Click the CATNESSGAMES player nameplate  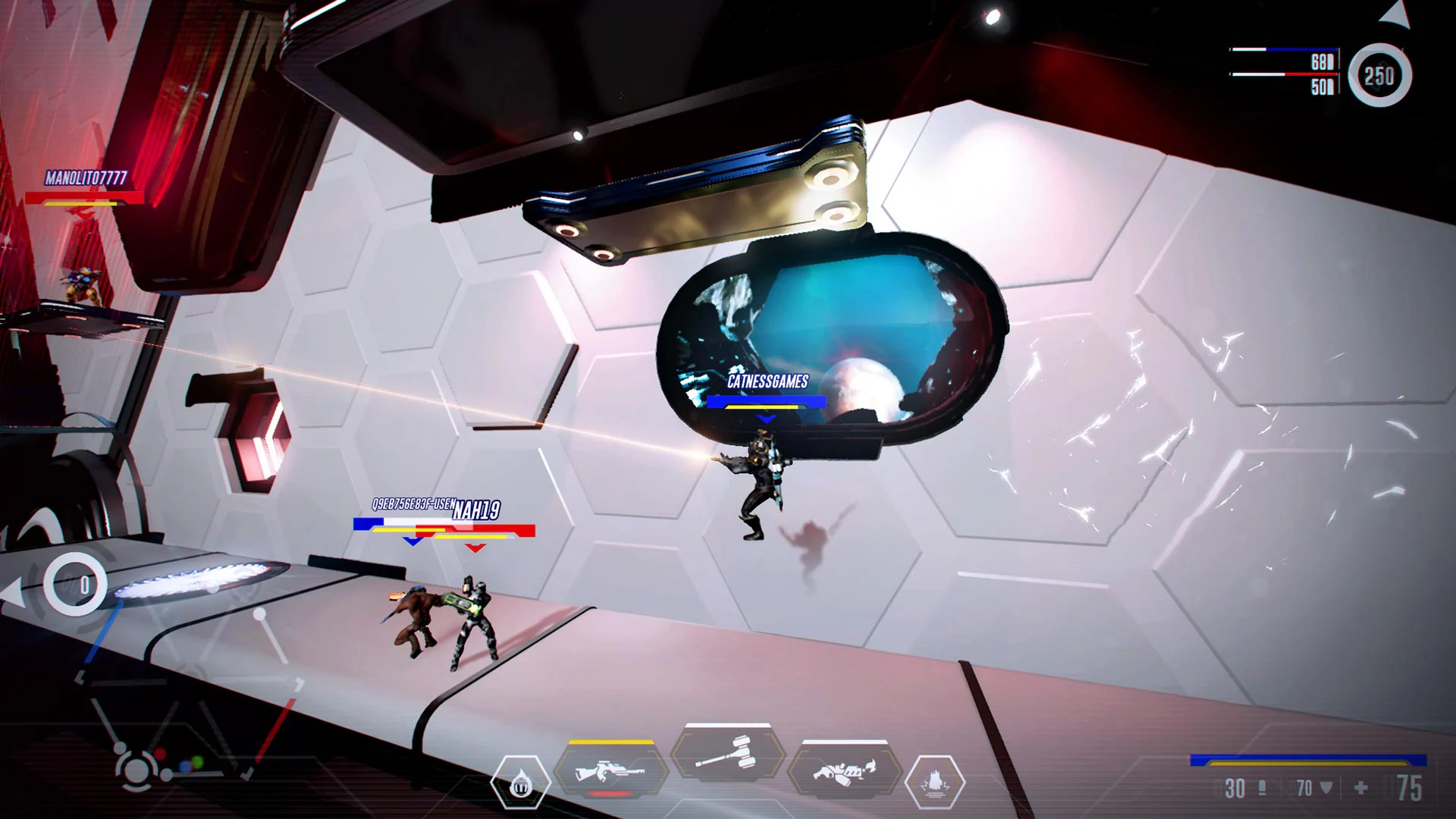(766, 383)
